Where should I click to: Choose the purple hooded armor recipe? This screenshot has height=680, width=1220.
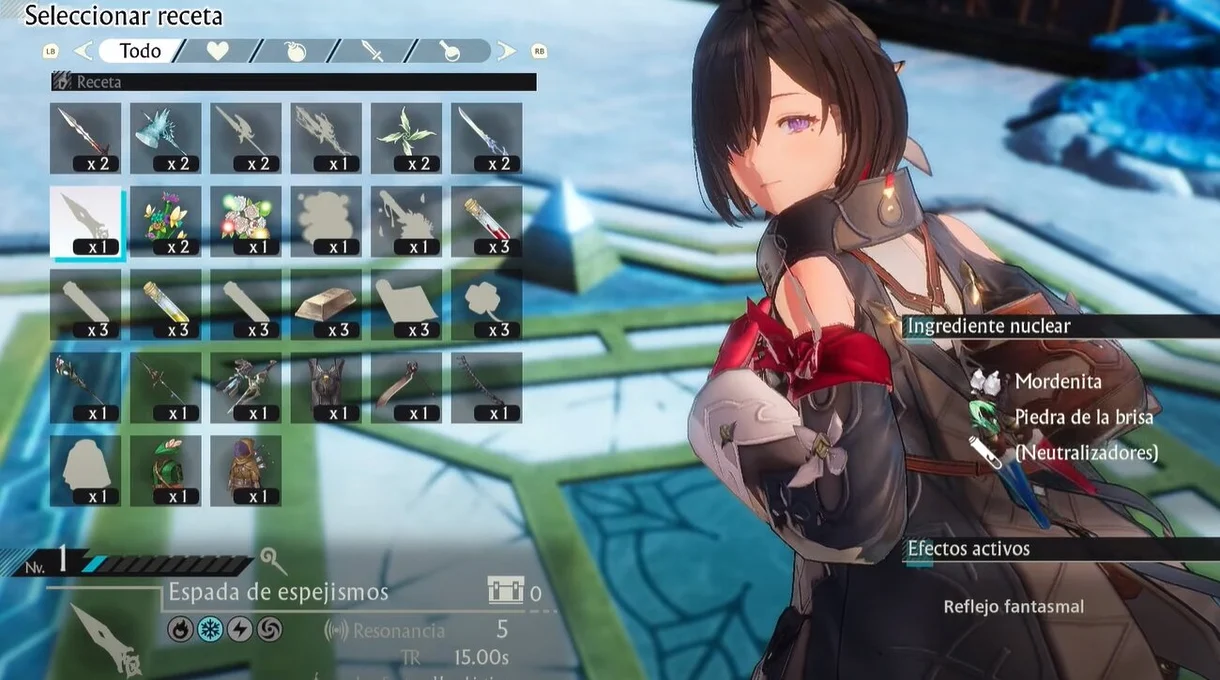click(x=246, y=470)
